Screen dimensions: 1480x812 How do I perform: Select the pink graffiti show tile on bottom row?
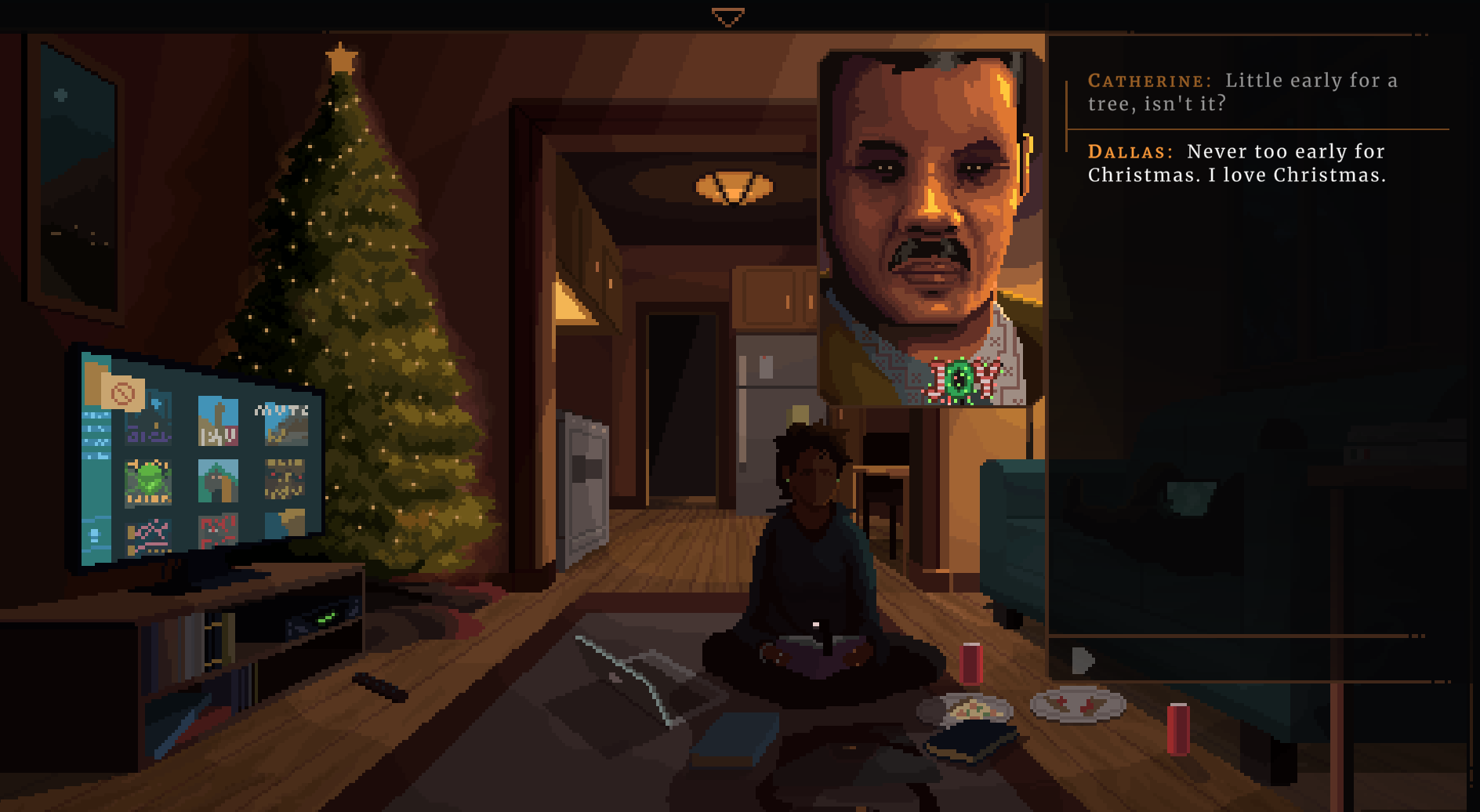pos(147,535)
